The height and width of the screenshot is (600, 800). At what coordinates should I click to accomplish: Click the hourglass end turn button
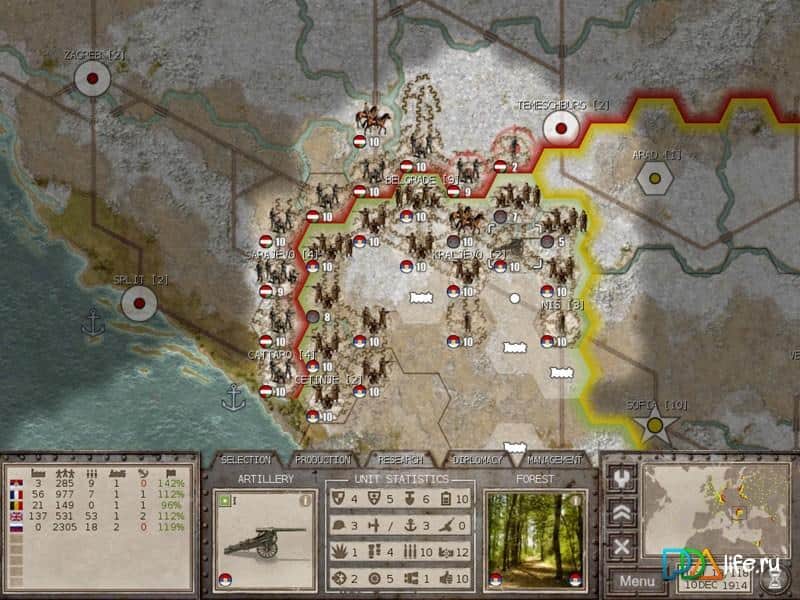pos(773,580)
